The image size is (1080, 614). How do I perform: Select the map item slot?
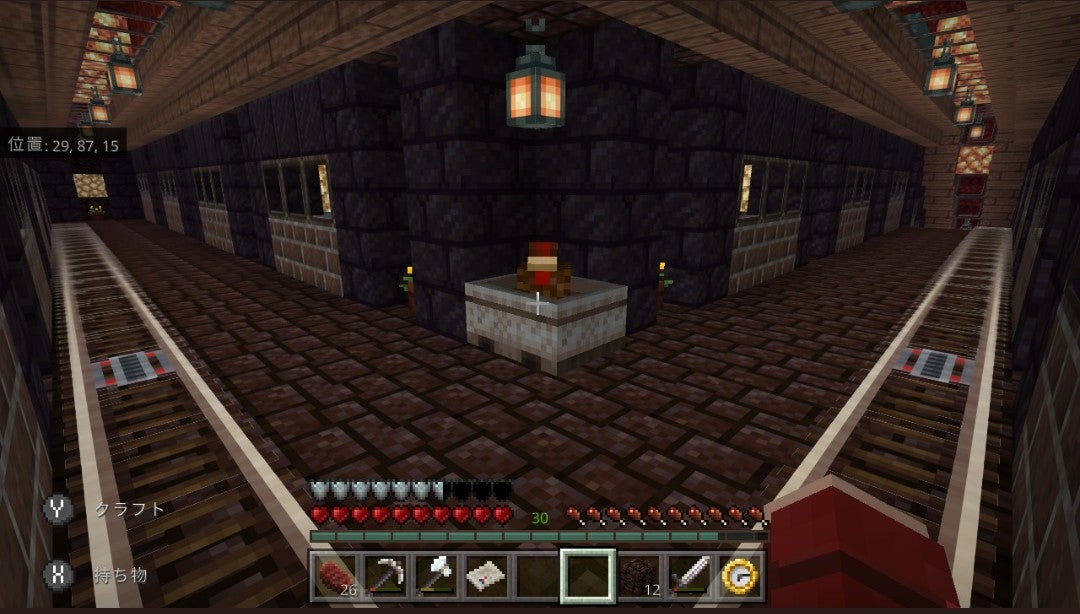[487, 575]
